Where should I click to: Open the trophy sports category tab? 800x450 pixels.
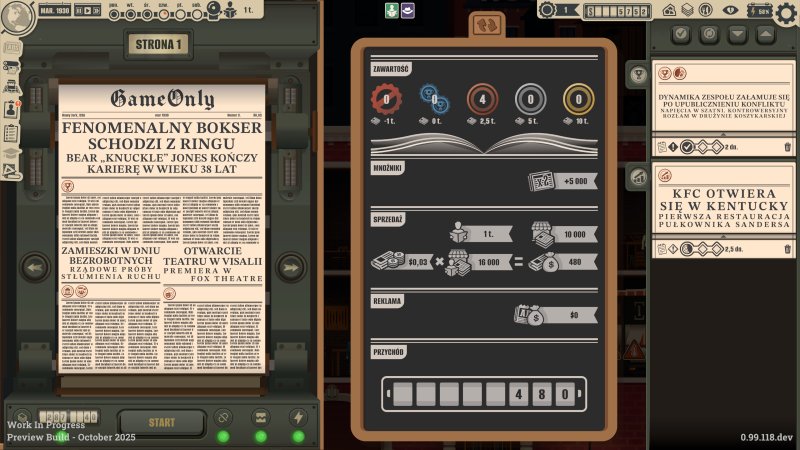coord(639,72)
